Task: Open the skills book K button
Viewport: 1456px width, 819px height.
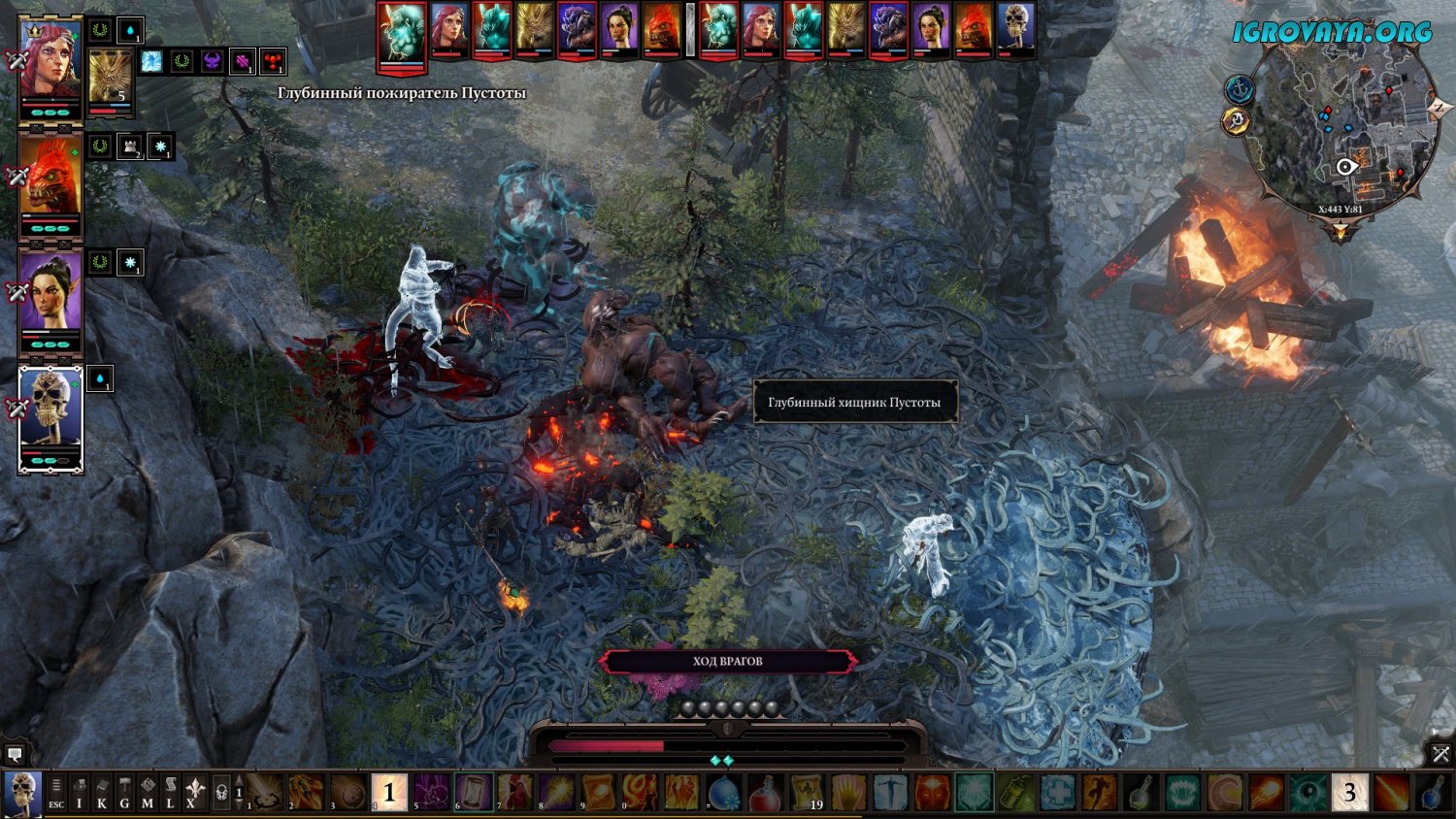Action: [102, 794]
